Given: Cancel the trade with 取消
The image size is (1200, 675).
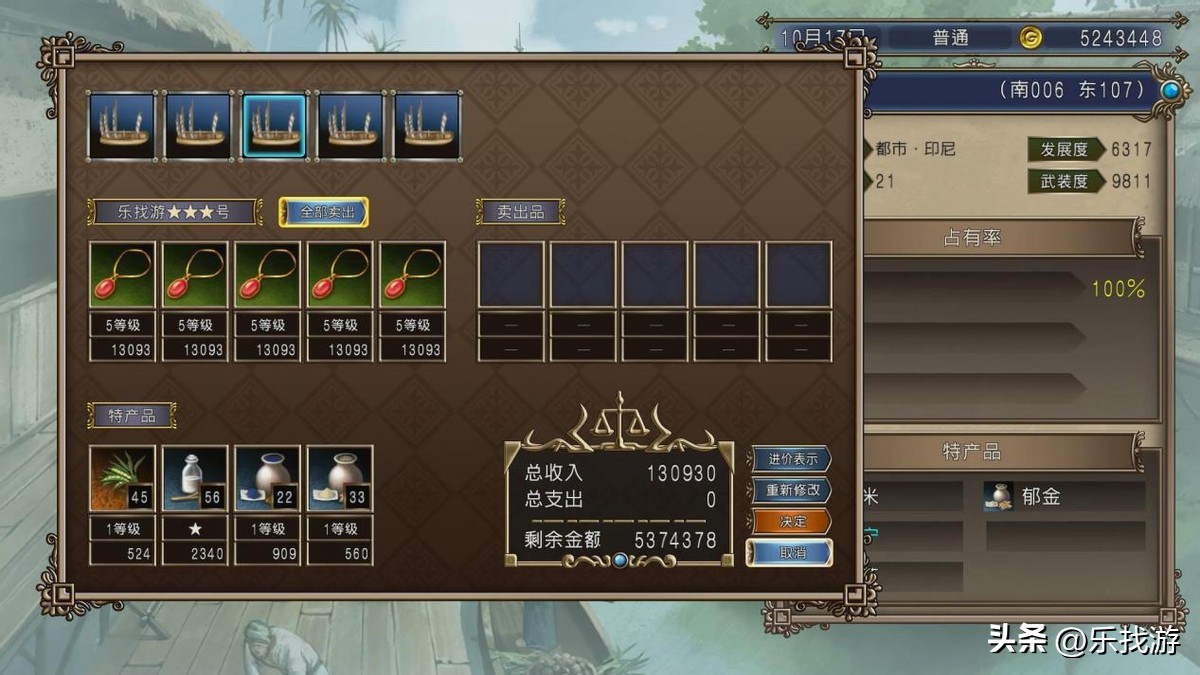Looking at the screenshot, I should 791,552.
